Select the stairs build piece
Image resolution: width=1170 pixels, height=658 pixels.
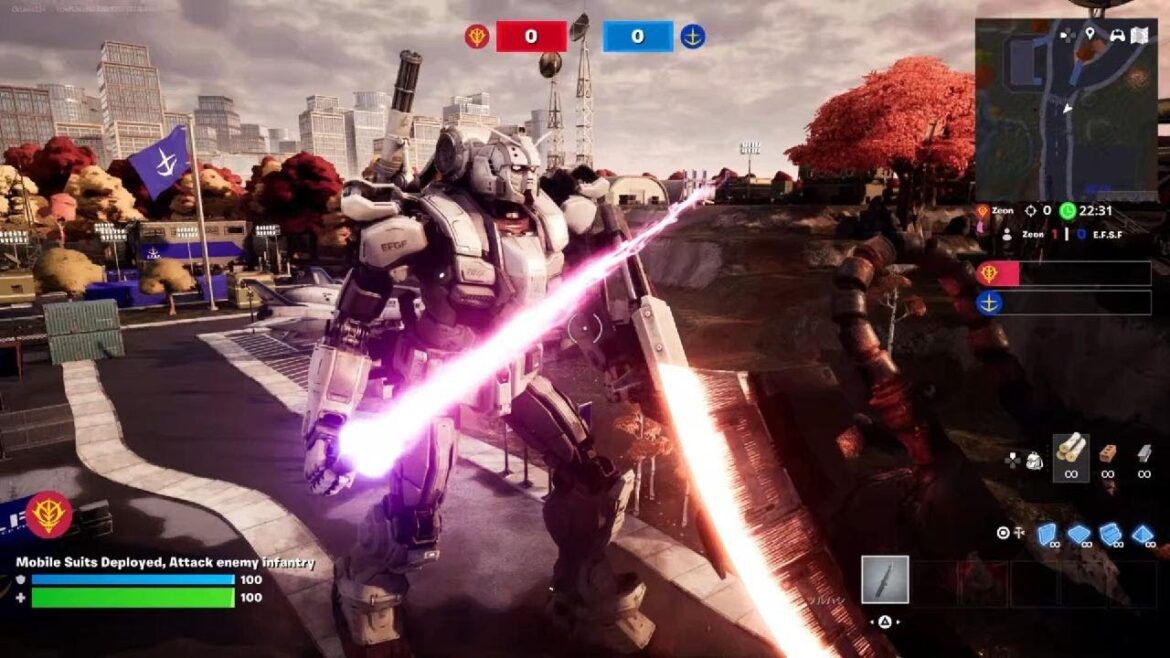(1110, 534)
